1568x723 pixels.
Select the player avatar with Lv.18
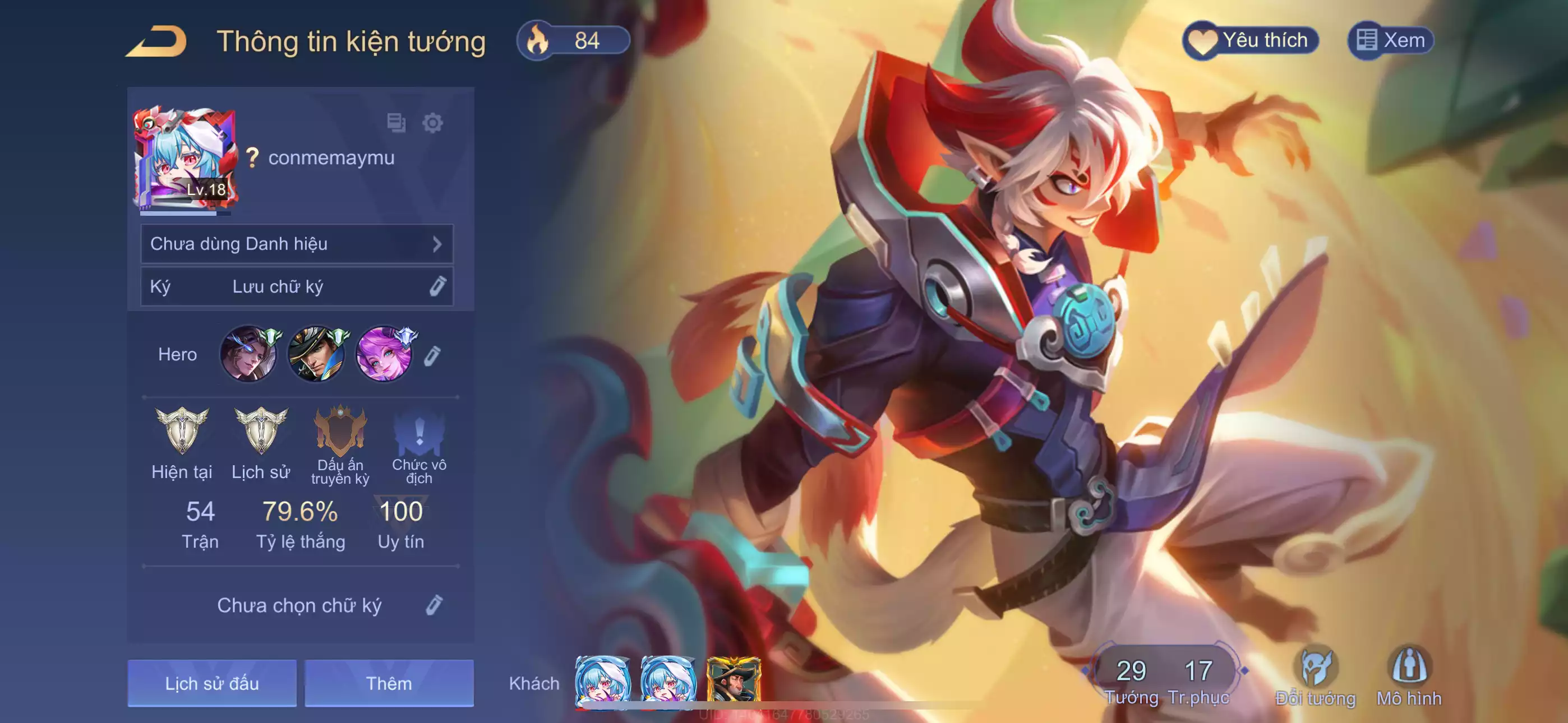[x=185, y=159]
